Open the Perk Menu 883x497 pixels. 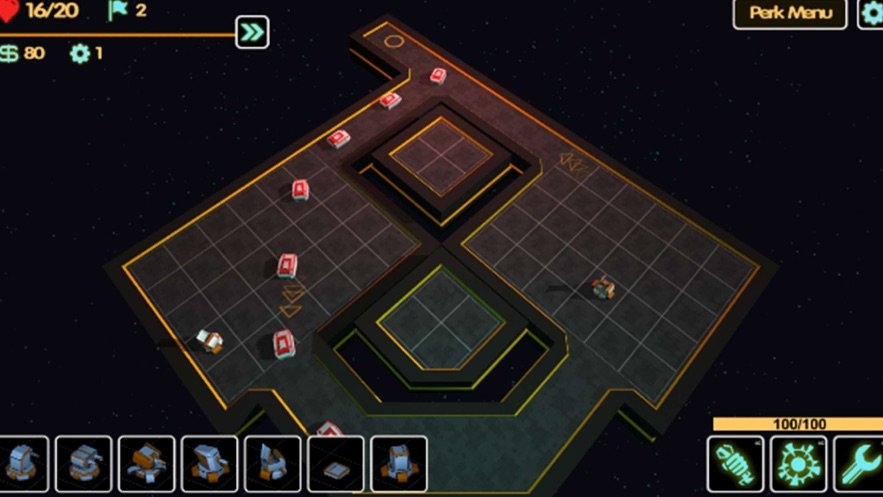(790, 14)
